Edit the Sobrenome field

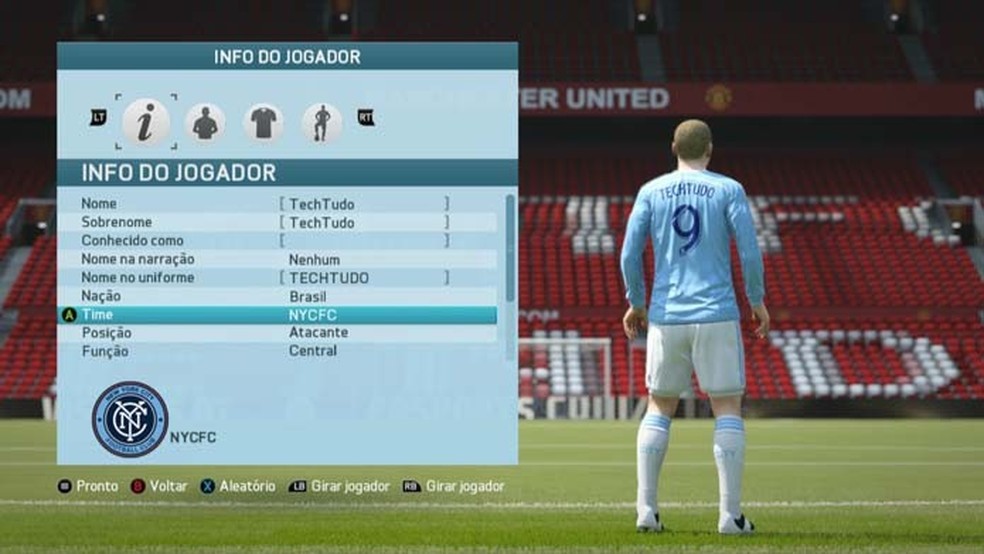(x=364, y=222)
